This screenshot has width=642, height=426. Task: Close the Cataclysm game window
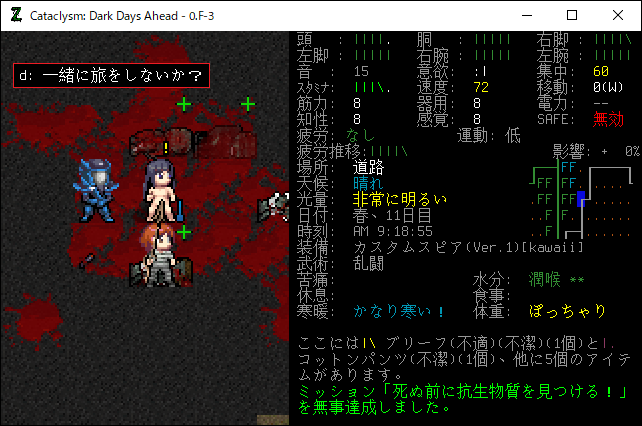coord(618,15)
